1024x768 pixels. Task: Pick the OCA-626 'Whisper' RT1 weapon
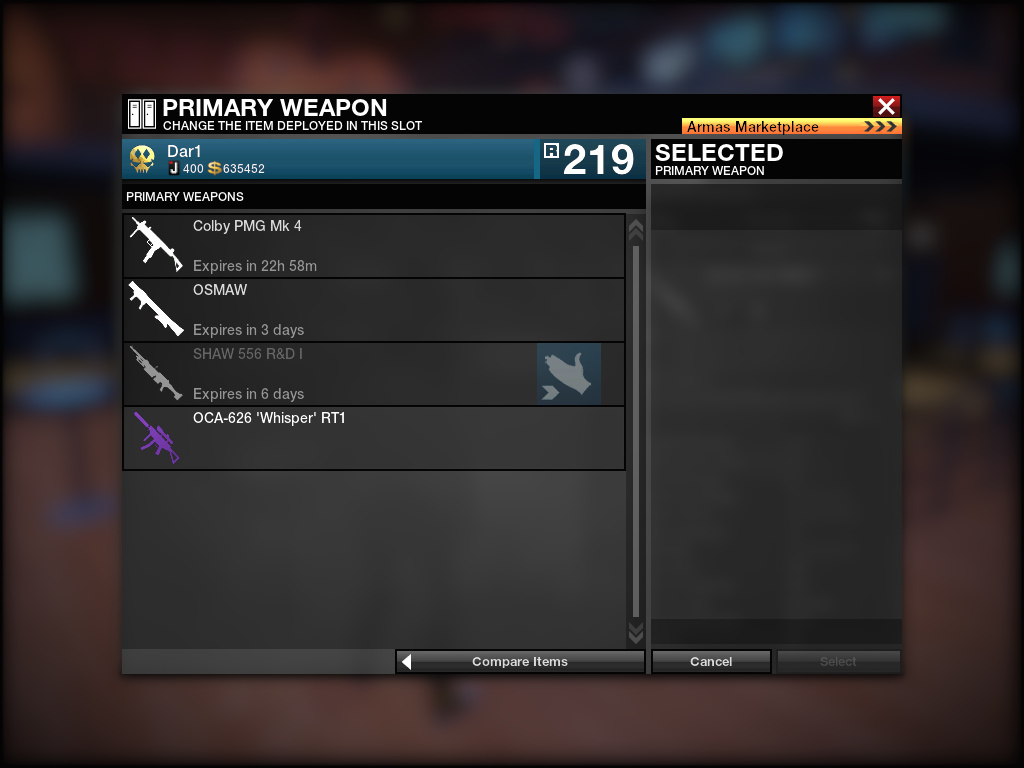point(373,437)
